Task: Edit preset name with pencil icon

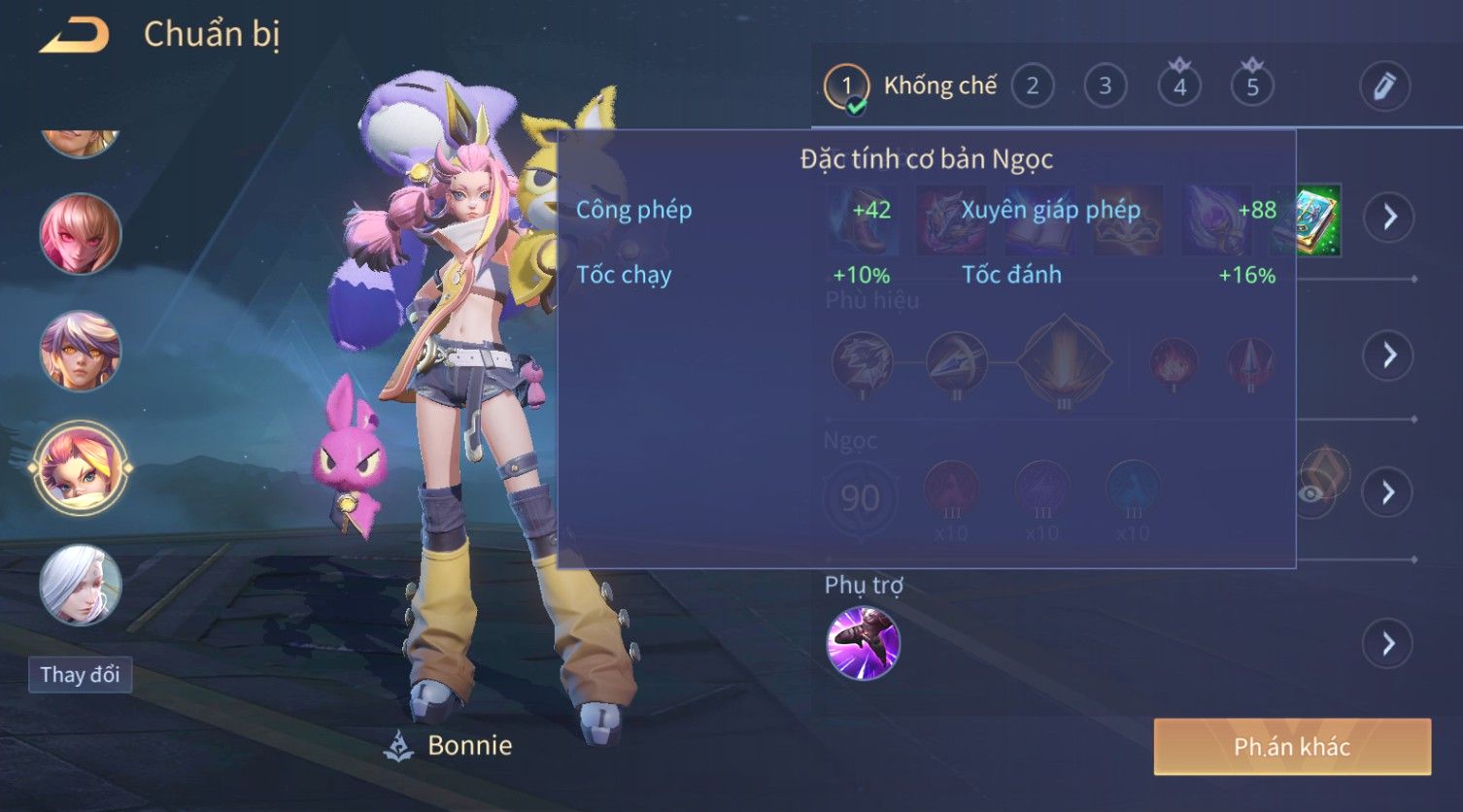Action: click(1383, 86)
